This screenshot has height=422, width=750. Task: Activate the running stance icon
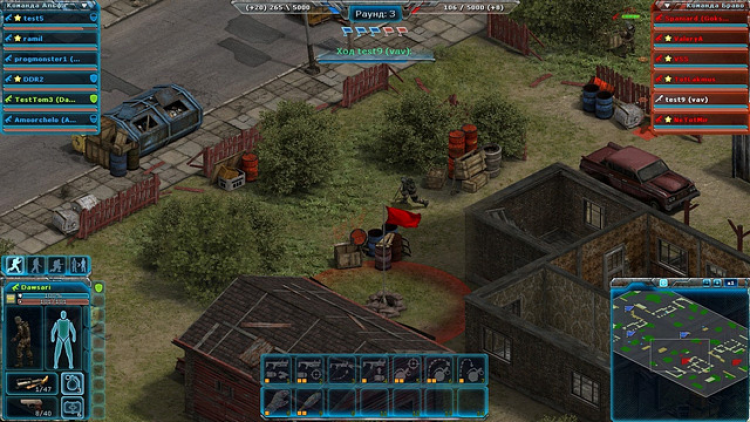(14, 266)
